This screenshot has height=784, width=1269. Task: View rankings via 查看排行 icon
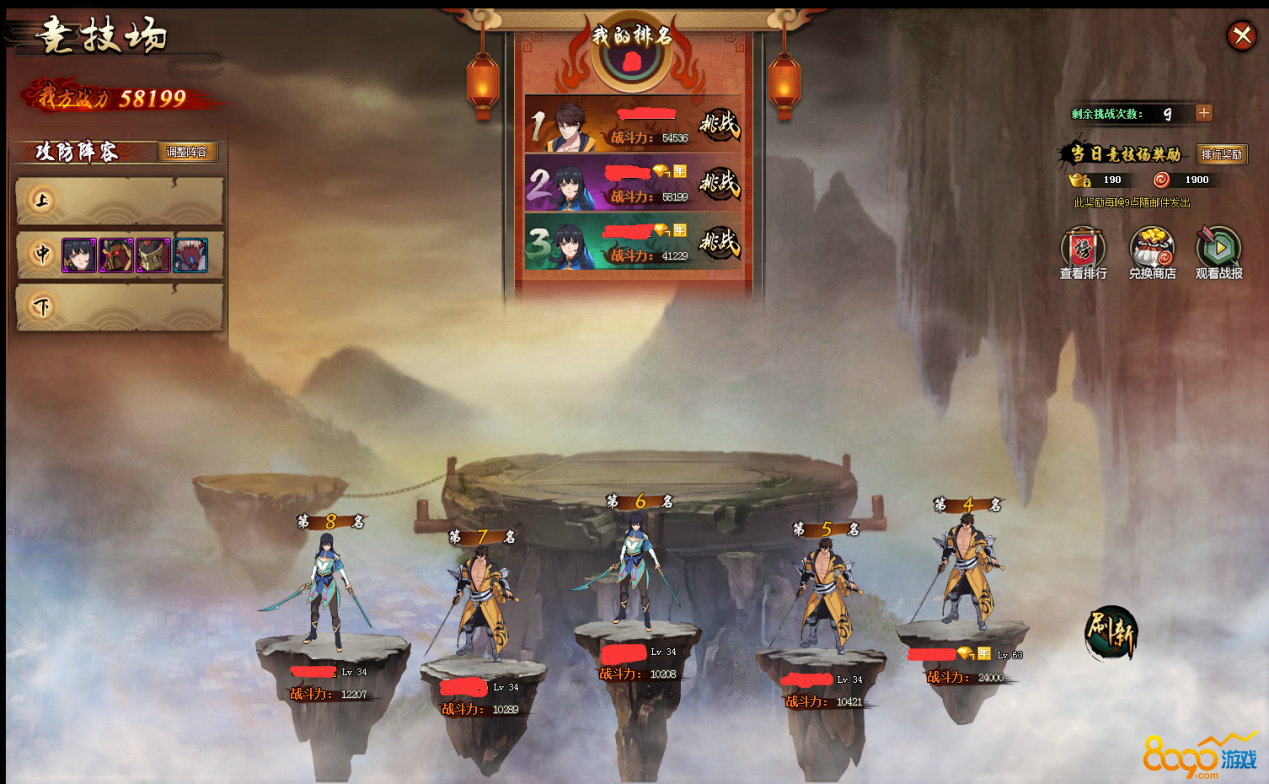[1083, 251]
